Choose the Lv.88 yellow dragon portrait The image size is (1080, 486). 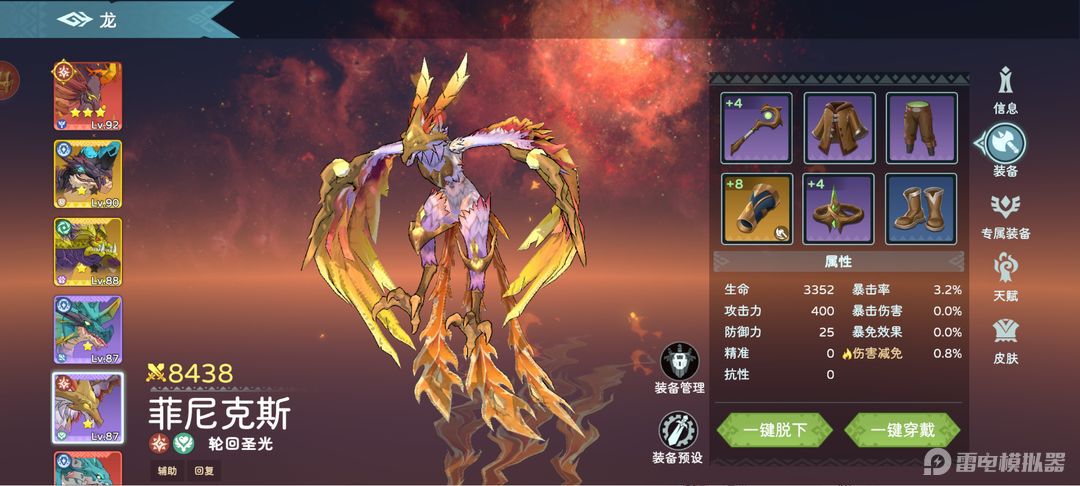pyautogui.click(x=88, y=252)
